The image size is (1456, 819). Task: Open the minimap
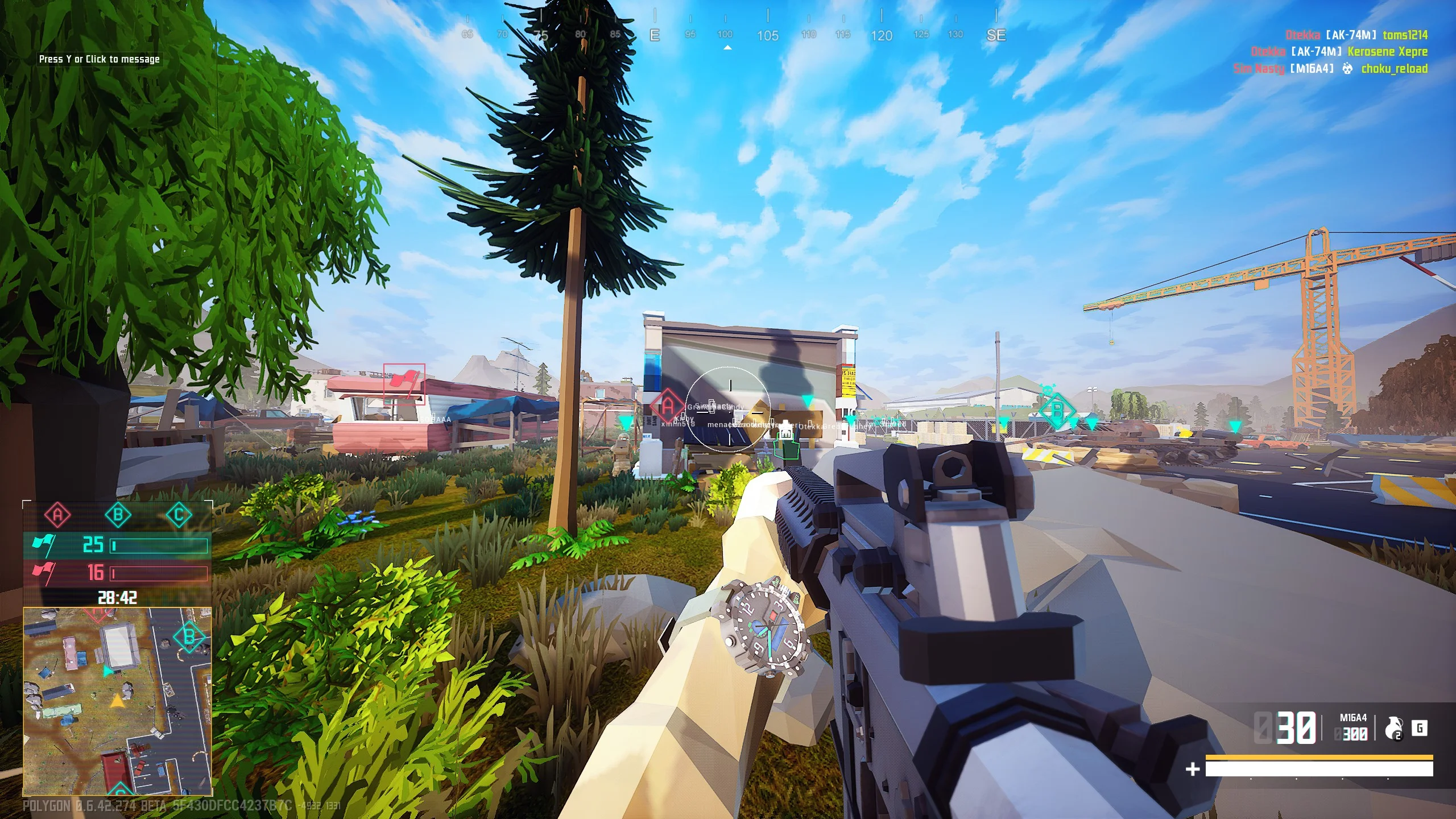(x=117, y=701)
